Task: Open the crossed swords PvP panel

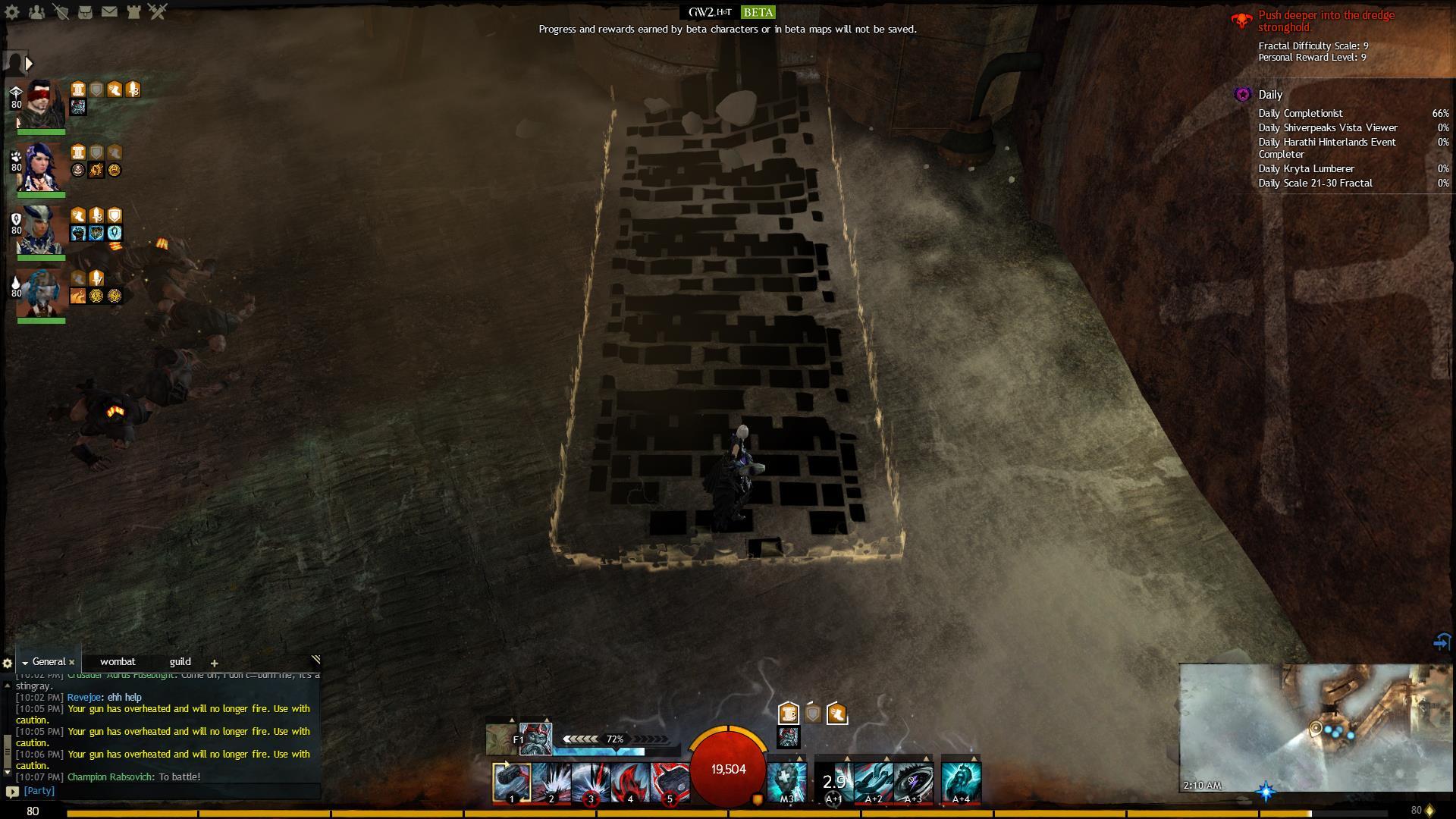Action: click(158, 12)
